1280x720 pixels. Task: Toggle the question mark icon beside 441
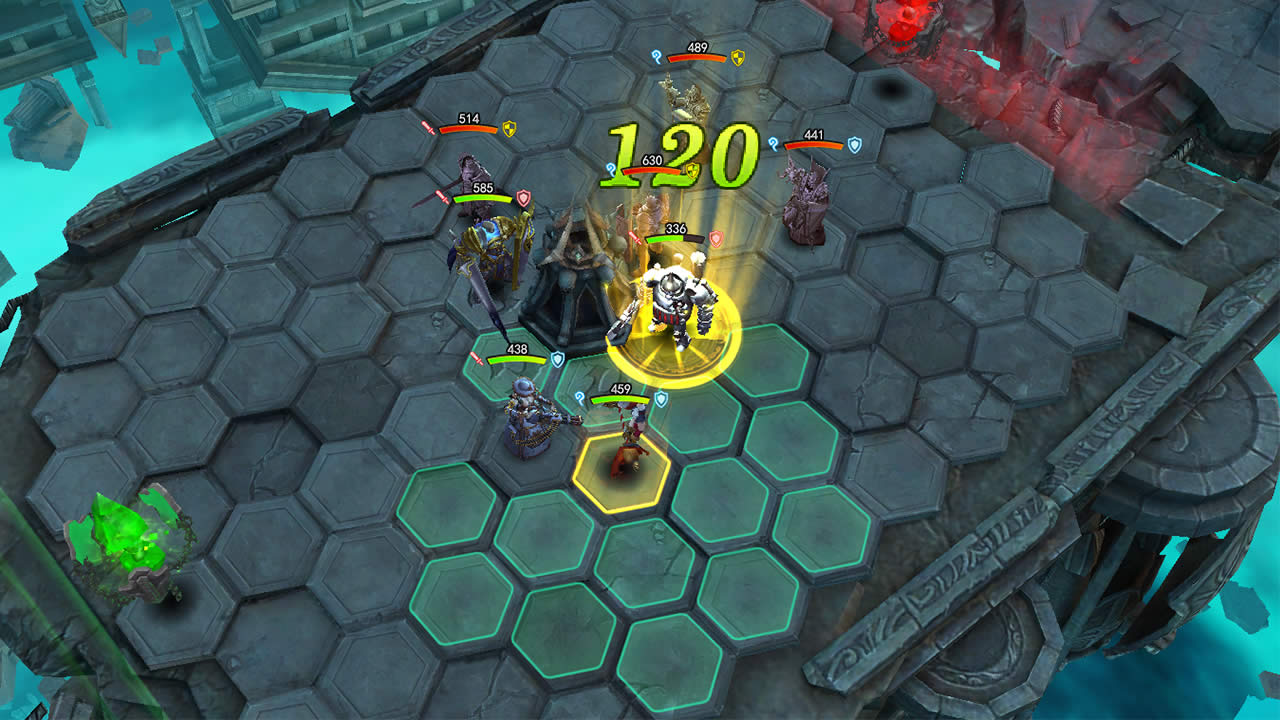pyautogui.click(x=771, y=144)
